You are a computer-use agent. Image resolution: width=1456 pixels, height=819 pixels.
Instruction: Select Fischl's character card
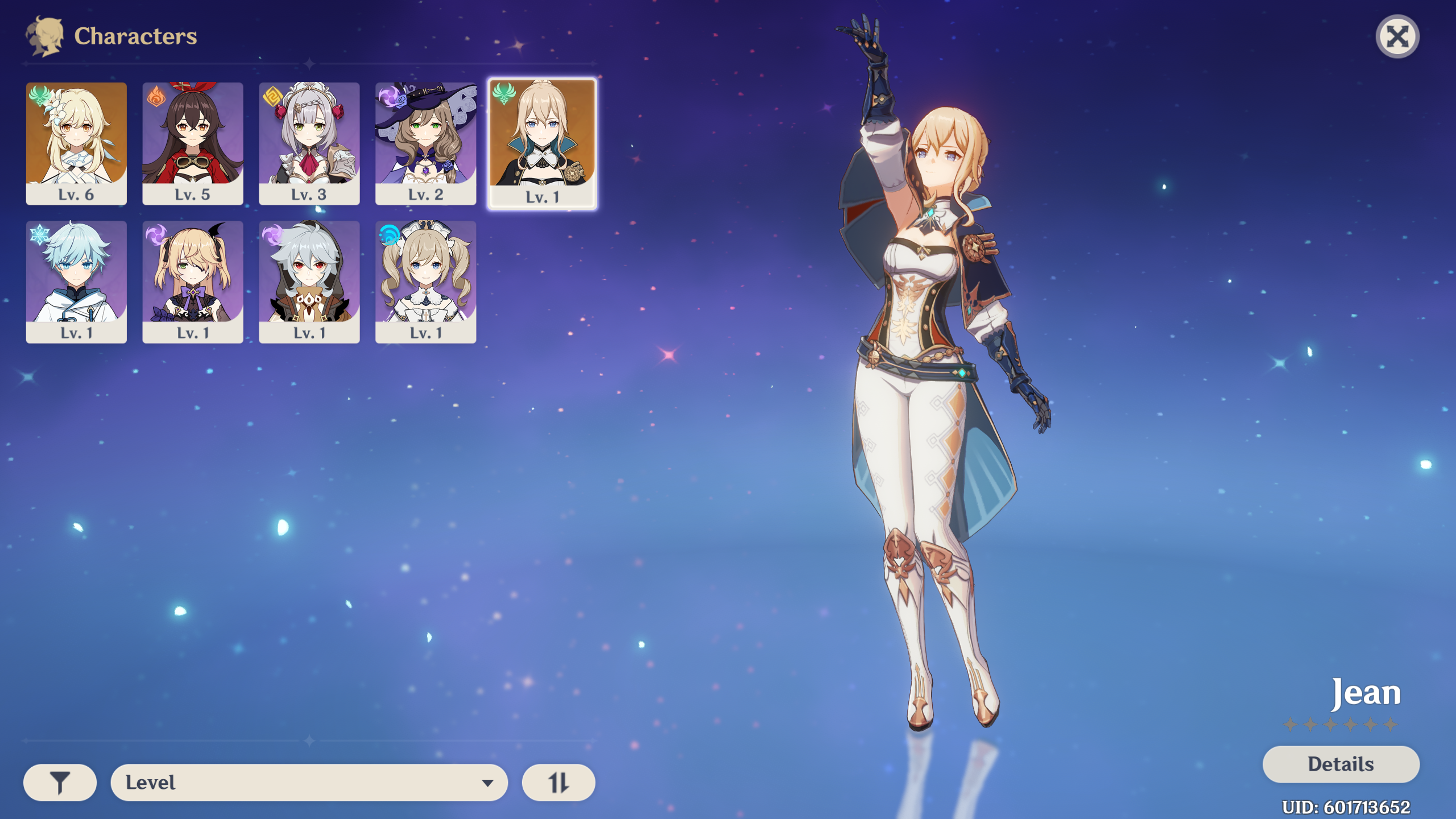pyautogui.click(x=193, y=282)
